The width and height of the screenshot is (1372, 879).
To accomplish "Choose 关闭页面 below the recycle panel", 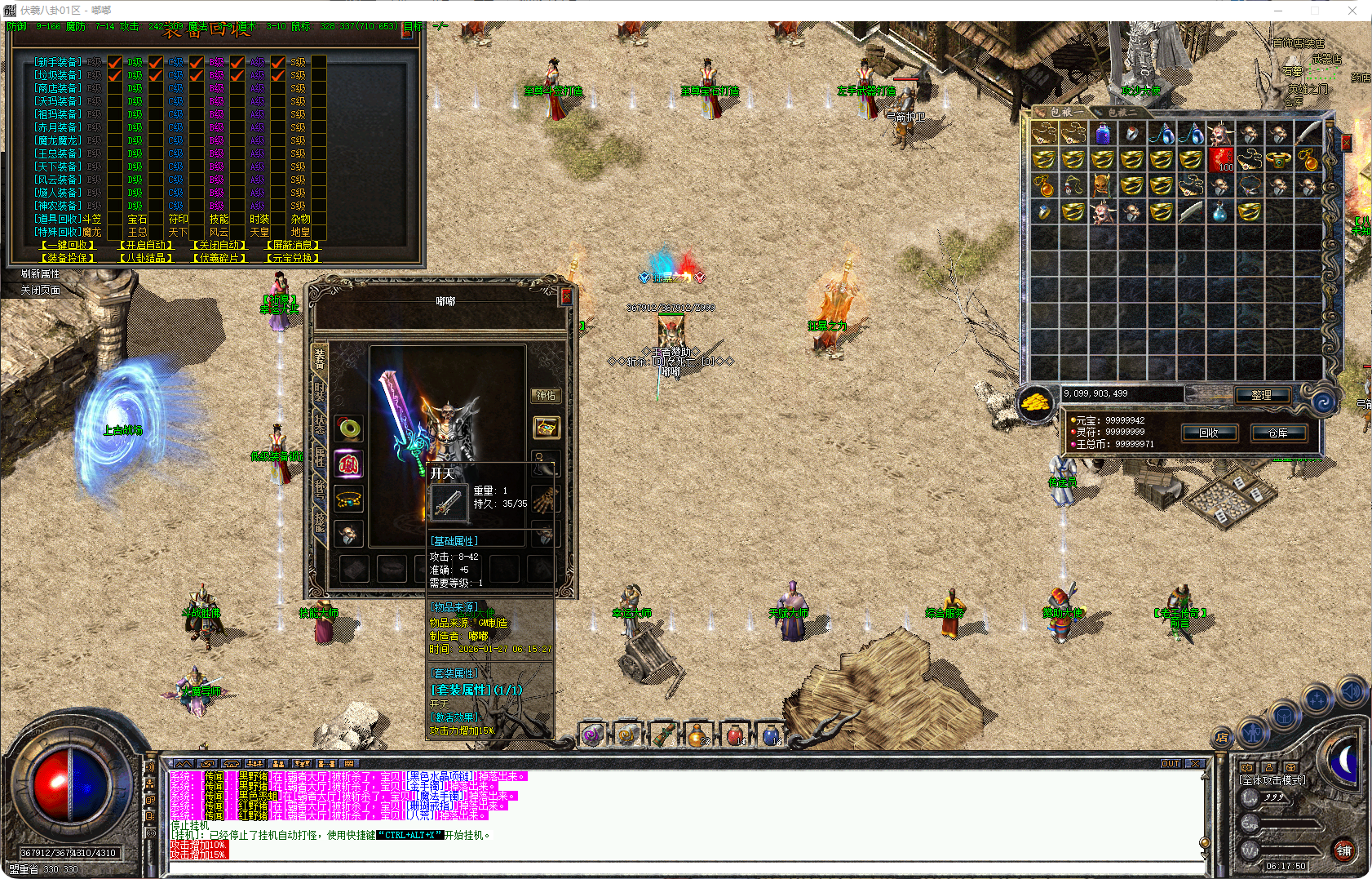I will point(40,290).
